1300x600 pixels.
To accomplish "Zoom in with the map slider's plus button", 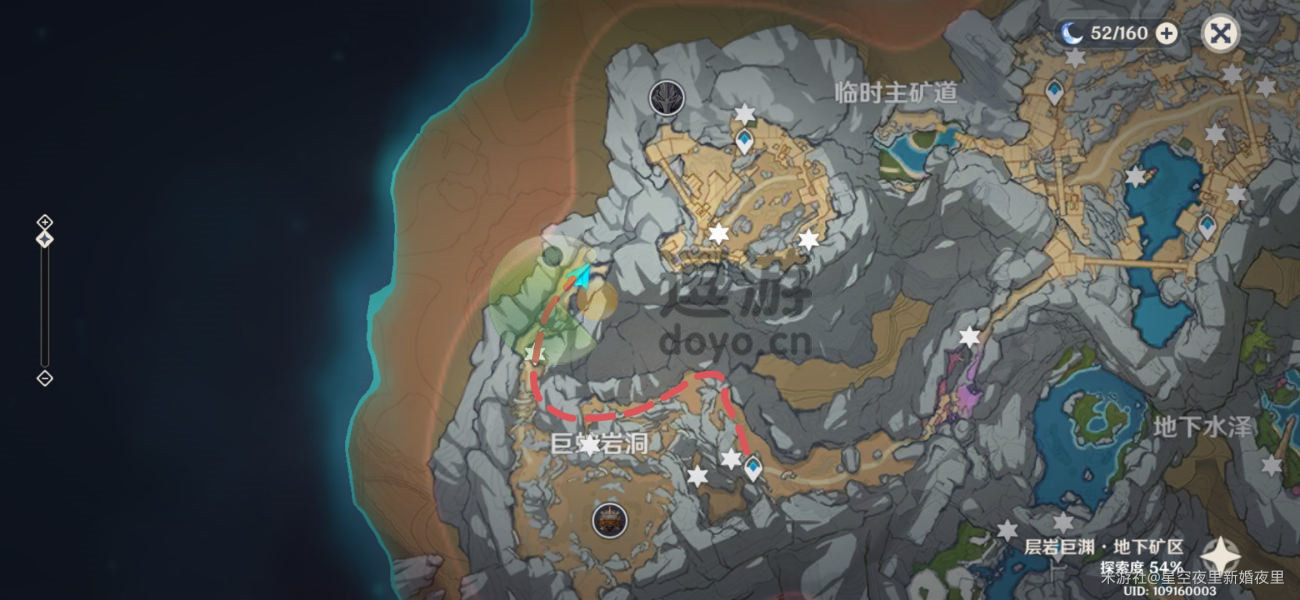I will pyautogui.click(x=44, y=221).
